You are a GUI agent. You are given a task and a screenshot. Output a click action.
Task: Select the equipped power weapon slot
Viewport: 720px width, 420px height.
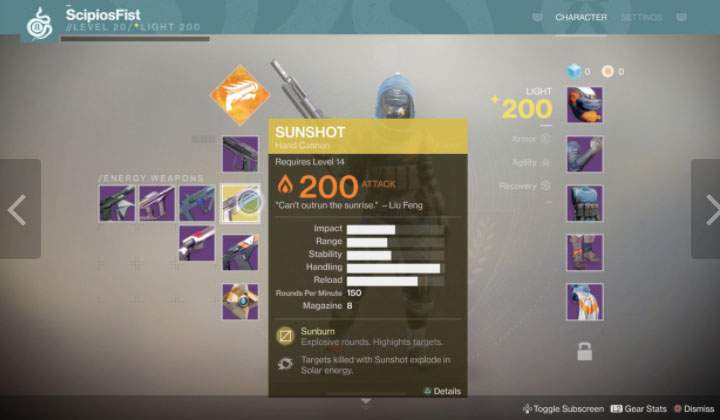pos(240,252)
